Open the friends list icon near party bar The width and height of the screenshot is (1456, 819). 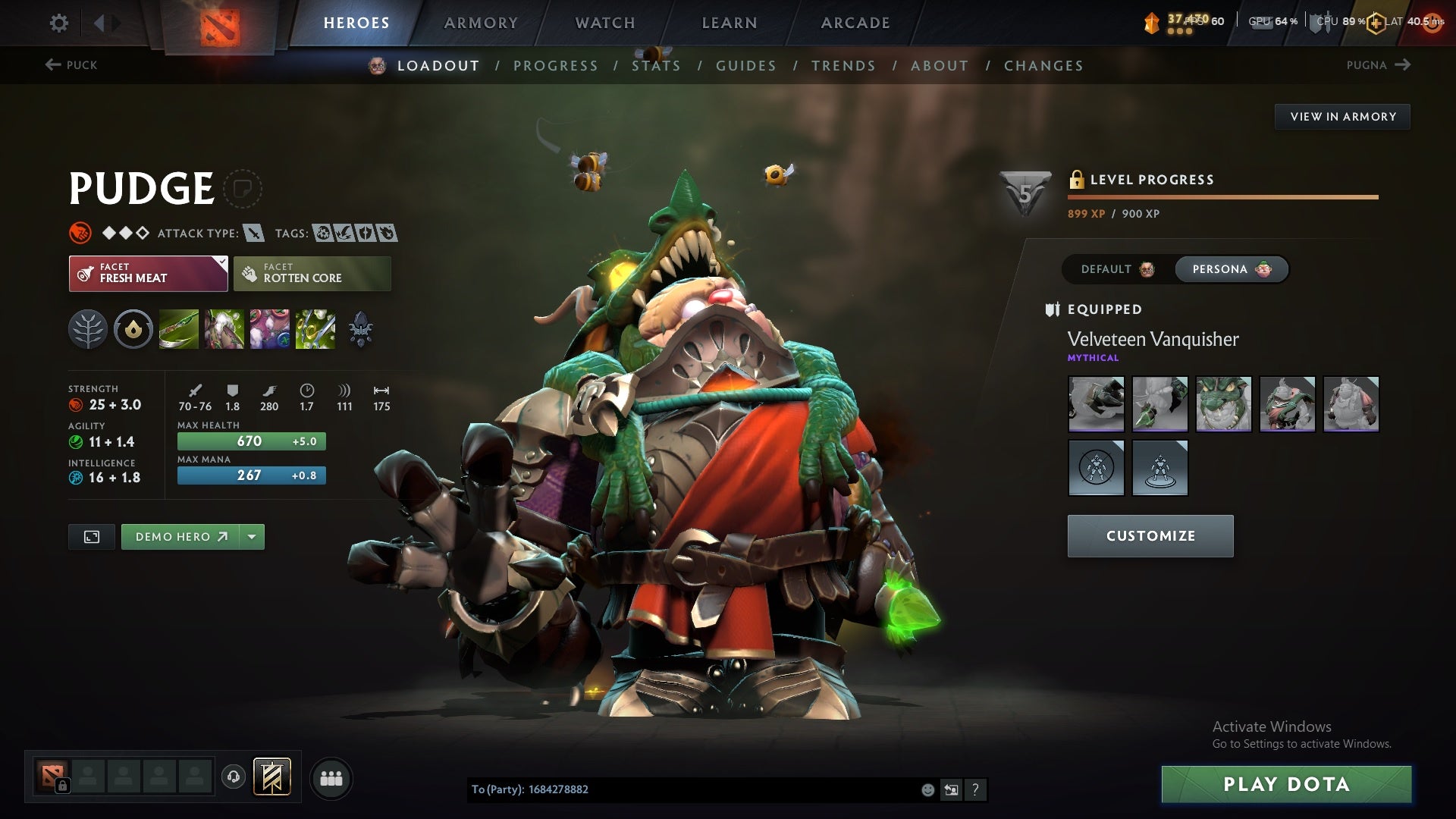[331, 777]
